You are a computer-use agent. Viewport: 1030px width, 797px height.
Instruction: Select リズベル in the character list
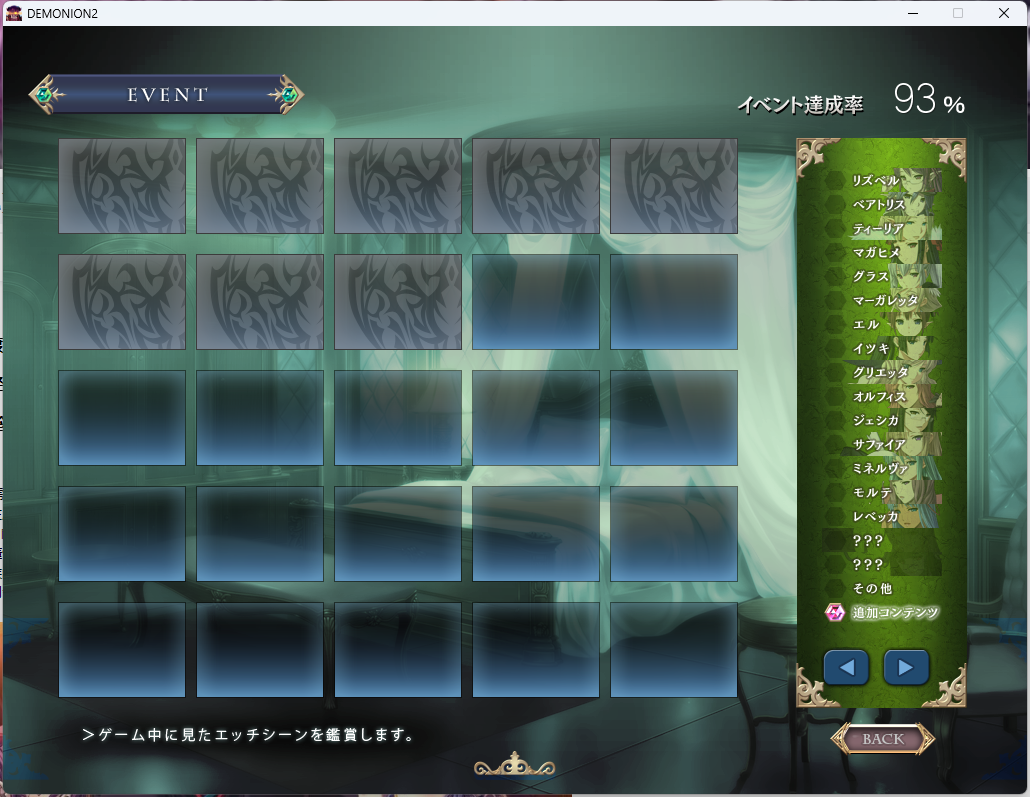[x=876, y=181]
